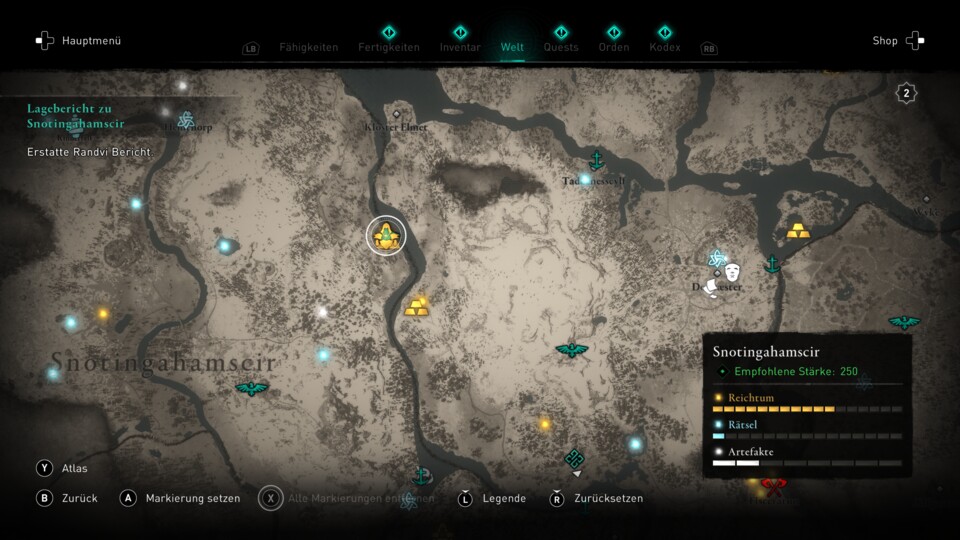Select the red crossed axes marker
960x540 pixels.
[x=773, y=487]
